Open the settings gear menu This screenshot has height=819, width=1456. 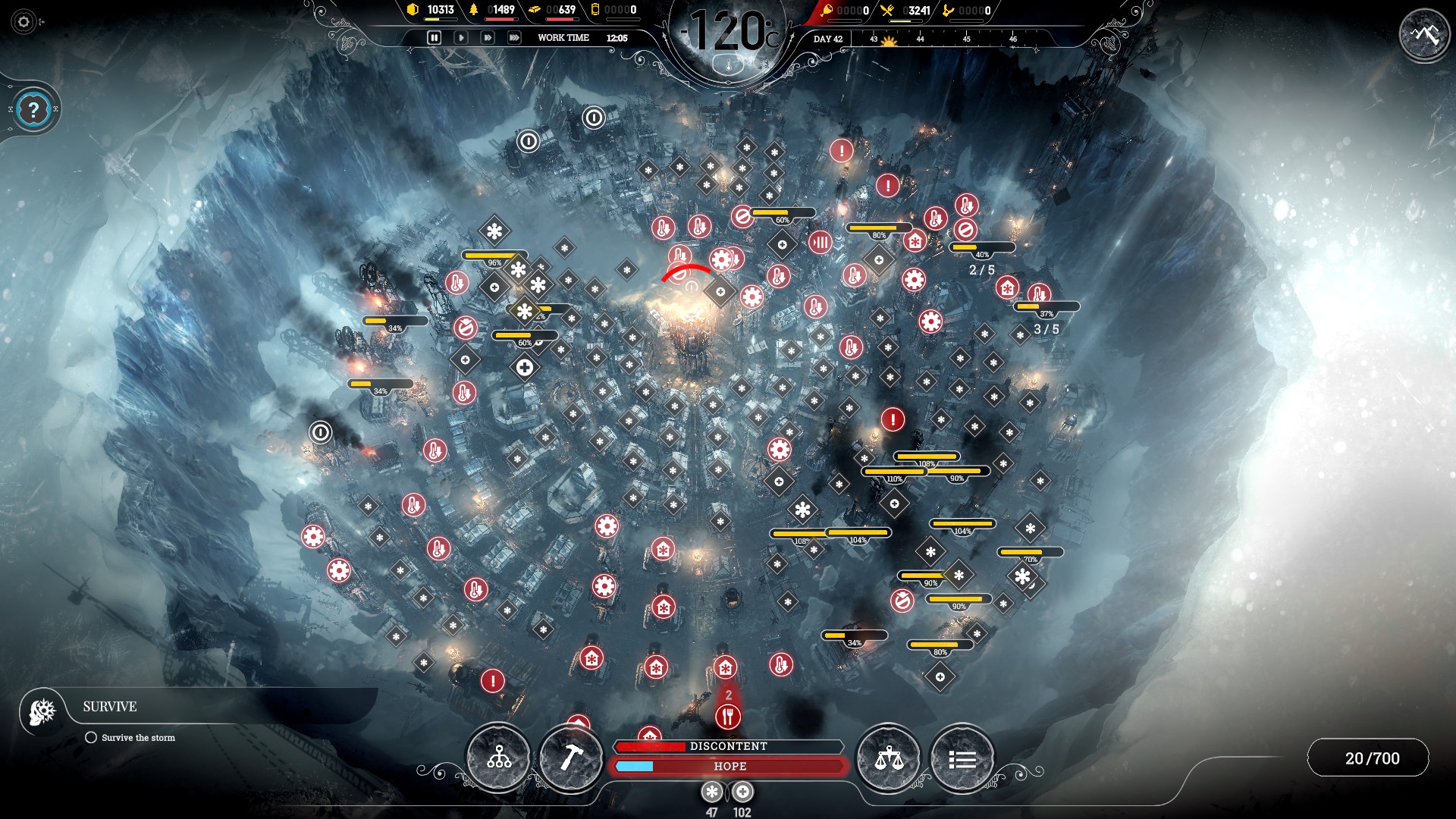tap(24, 22)
